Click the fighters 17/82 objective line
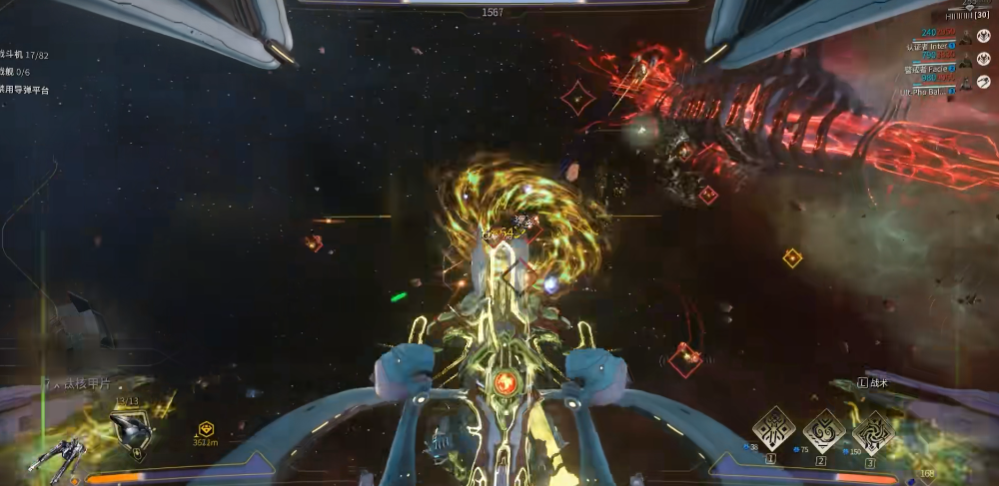Image resolution: width=999 pixels, height=486 pixels. [27, 54]
